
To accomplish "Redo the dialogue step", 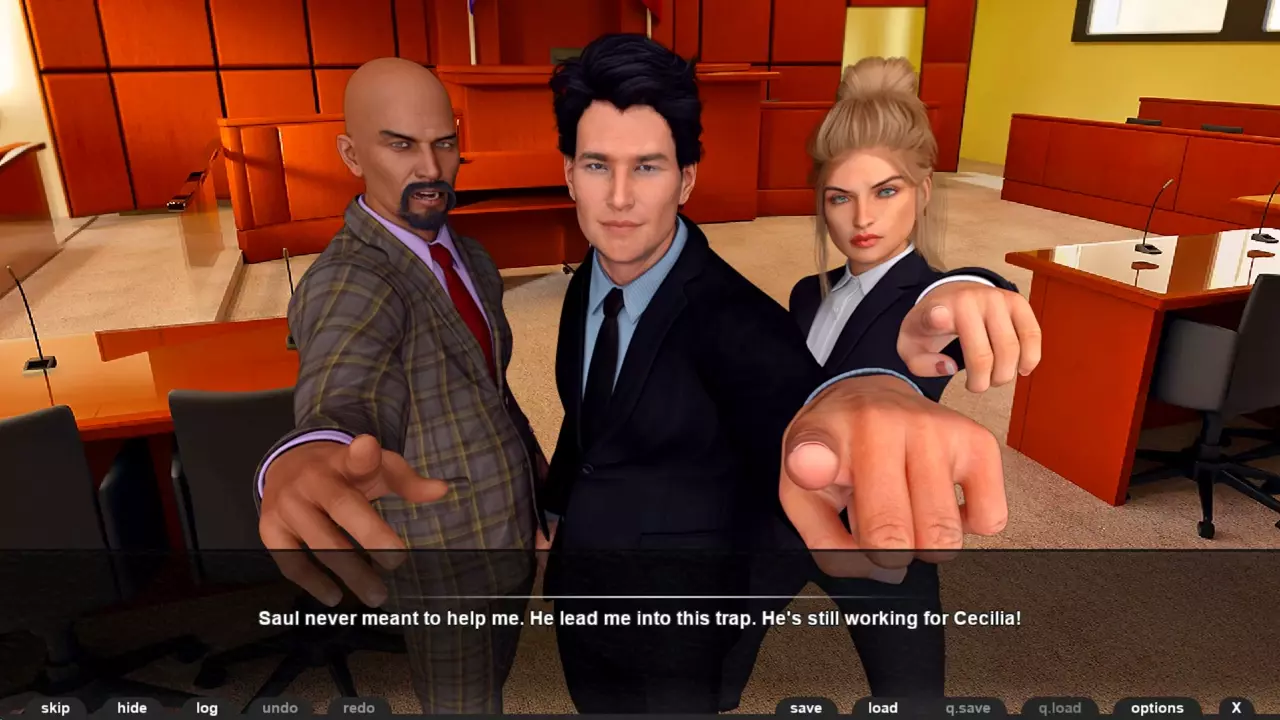I will pos(359,708).
